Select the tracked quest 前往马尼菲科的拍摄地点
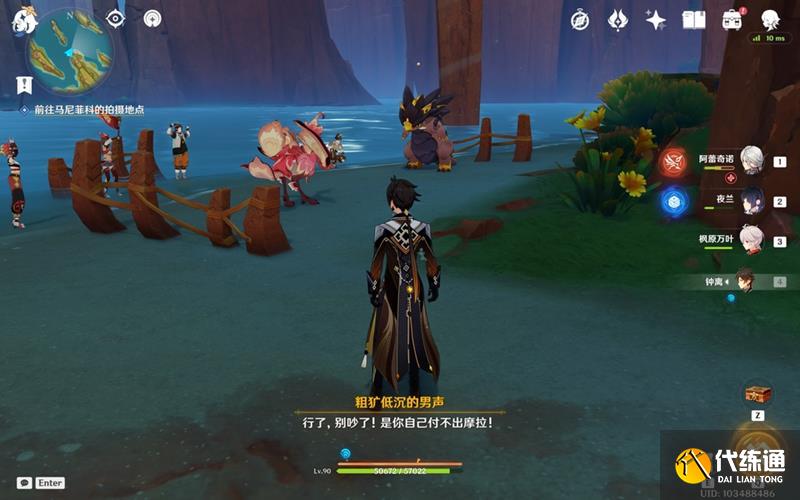This screenshot has height=500, width=800. click(x=88, y=110)
